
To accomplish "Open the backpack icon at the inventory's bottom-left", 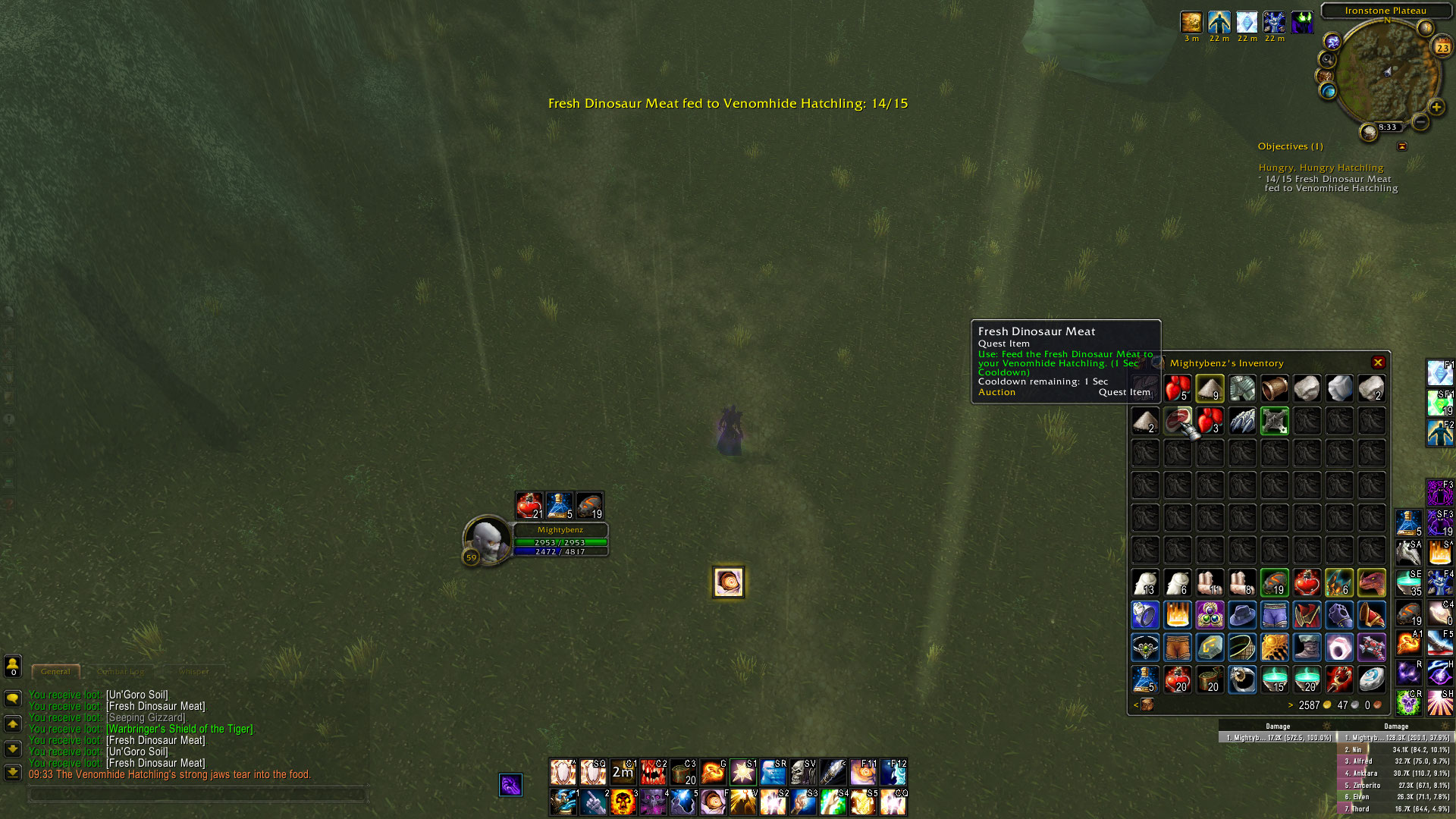I will pos(1147,704).
